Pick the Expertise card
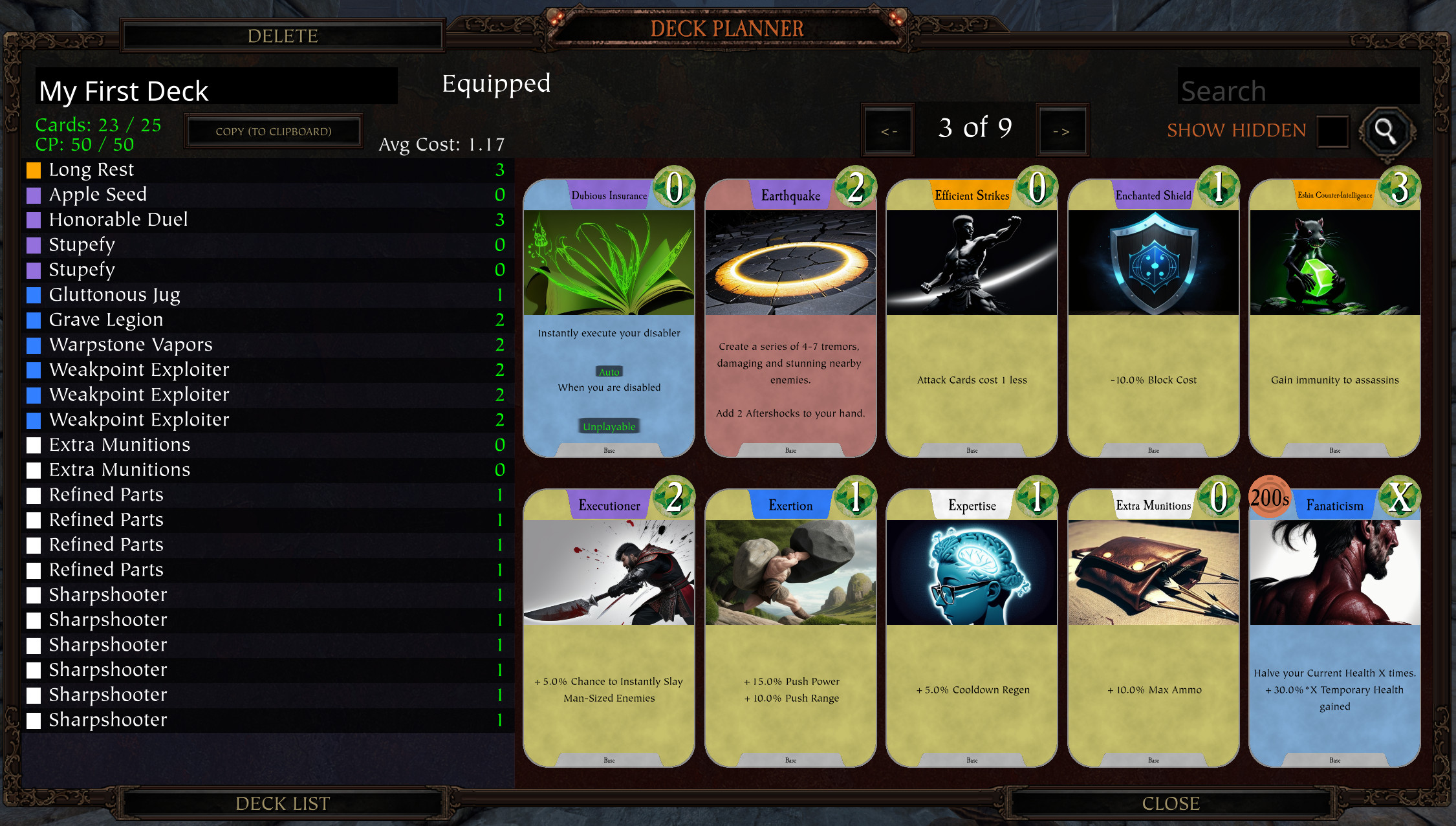Screen dimensions: 1456x826 972,628
